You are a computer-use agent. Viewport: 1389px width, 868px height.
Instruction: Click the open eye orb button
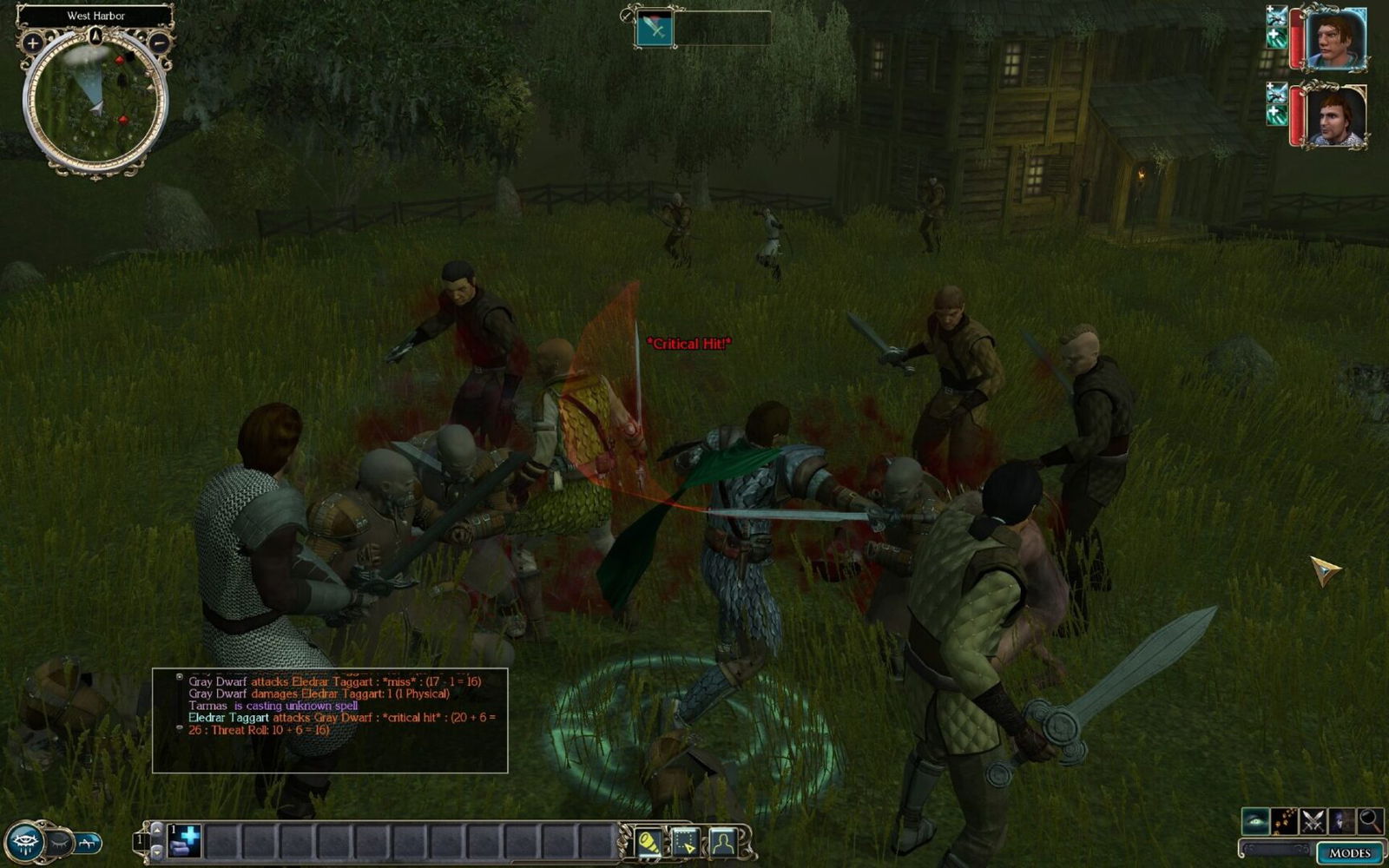click(24, 842)
